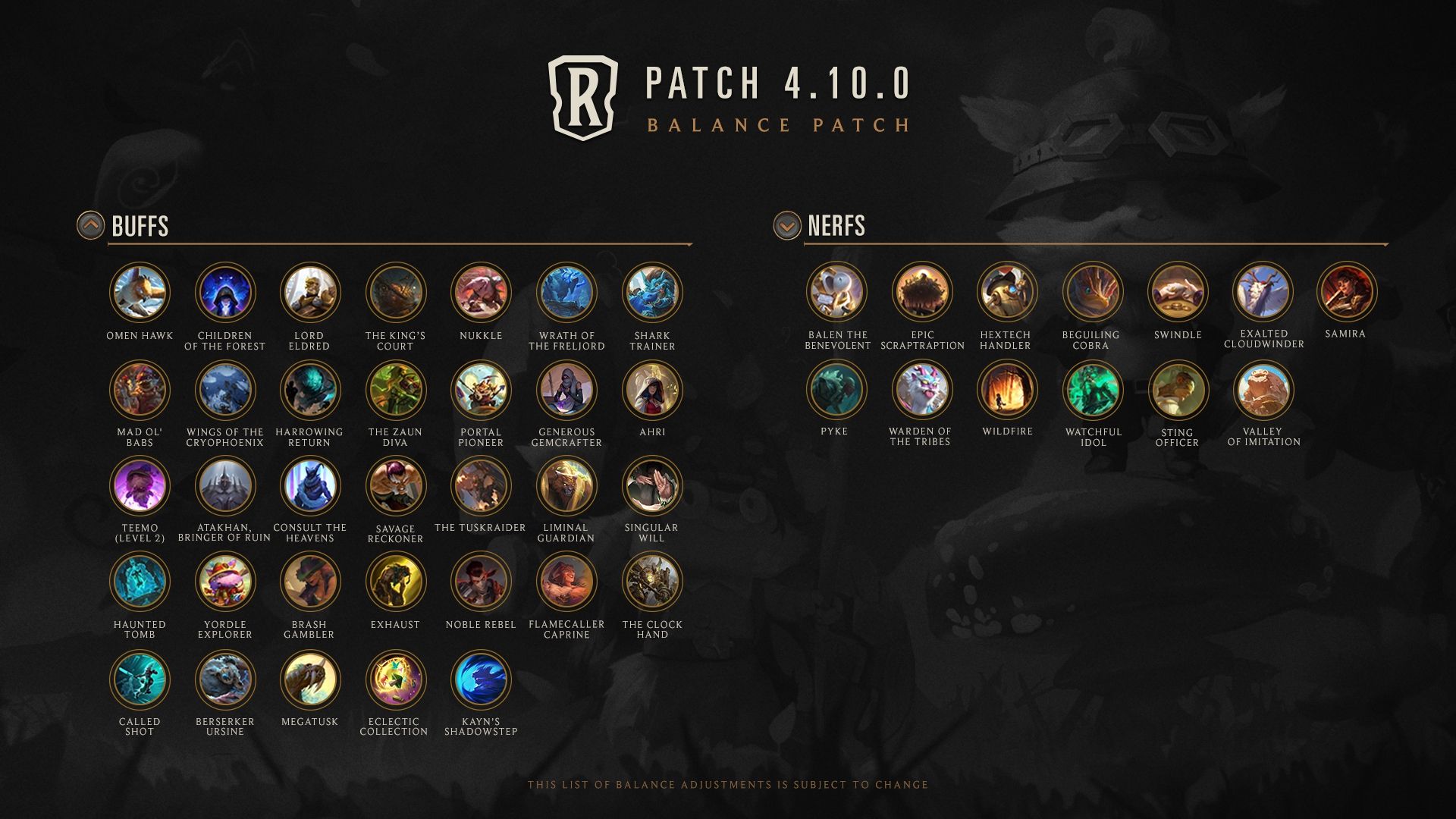The image size is (1456, 819).
Task: Choose the Lord Eldred portrait
Action: [309, 293]
